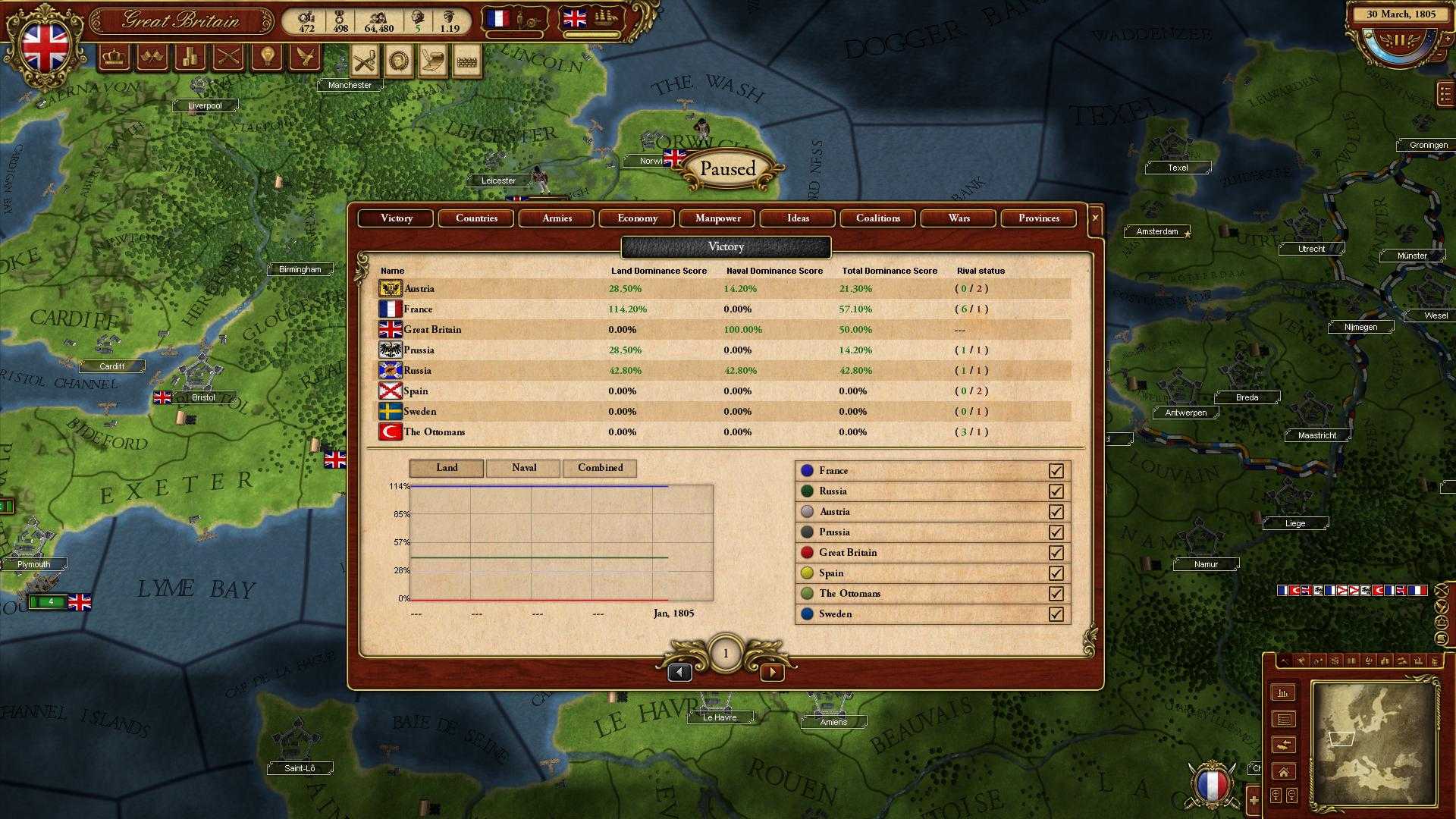
Task: Click the Combined dominance button
Action: click(600, 468)
